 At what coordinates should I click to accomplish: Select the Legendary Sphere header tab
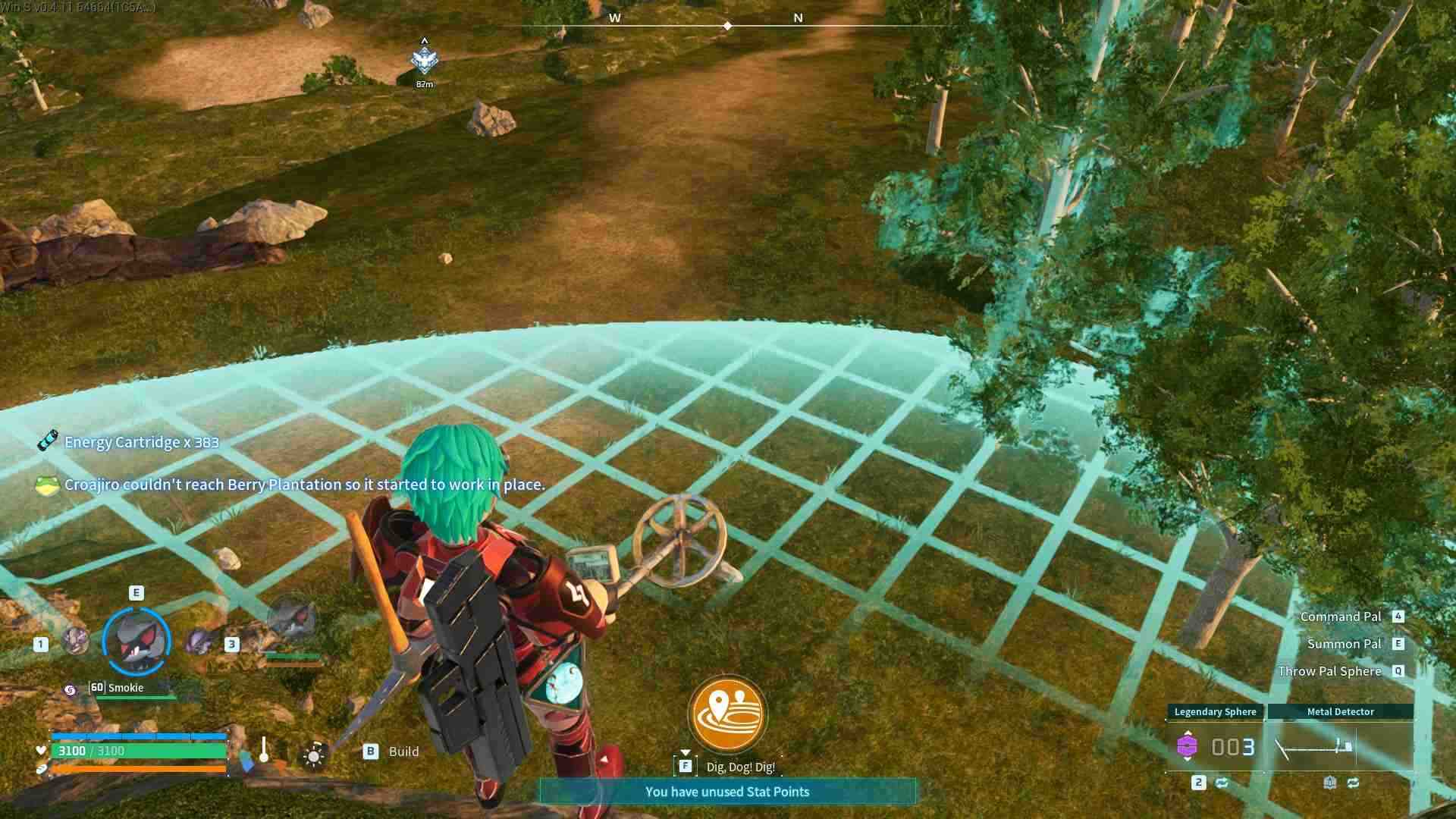click(x=1216, y=712)
